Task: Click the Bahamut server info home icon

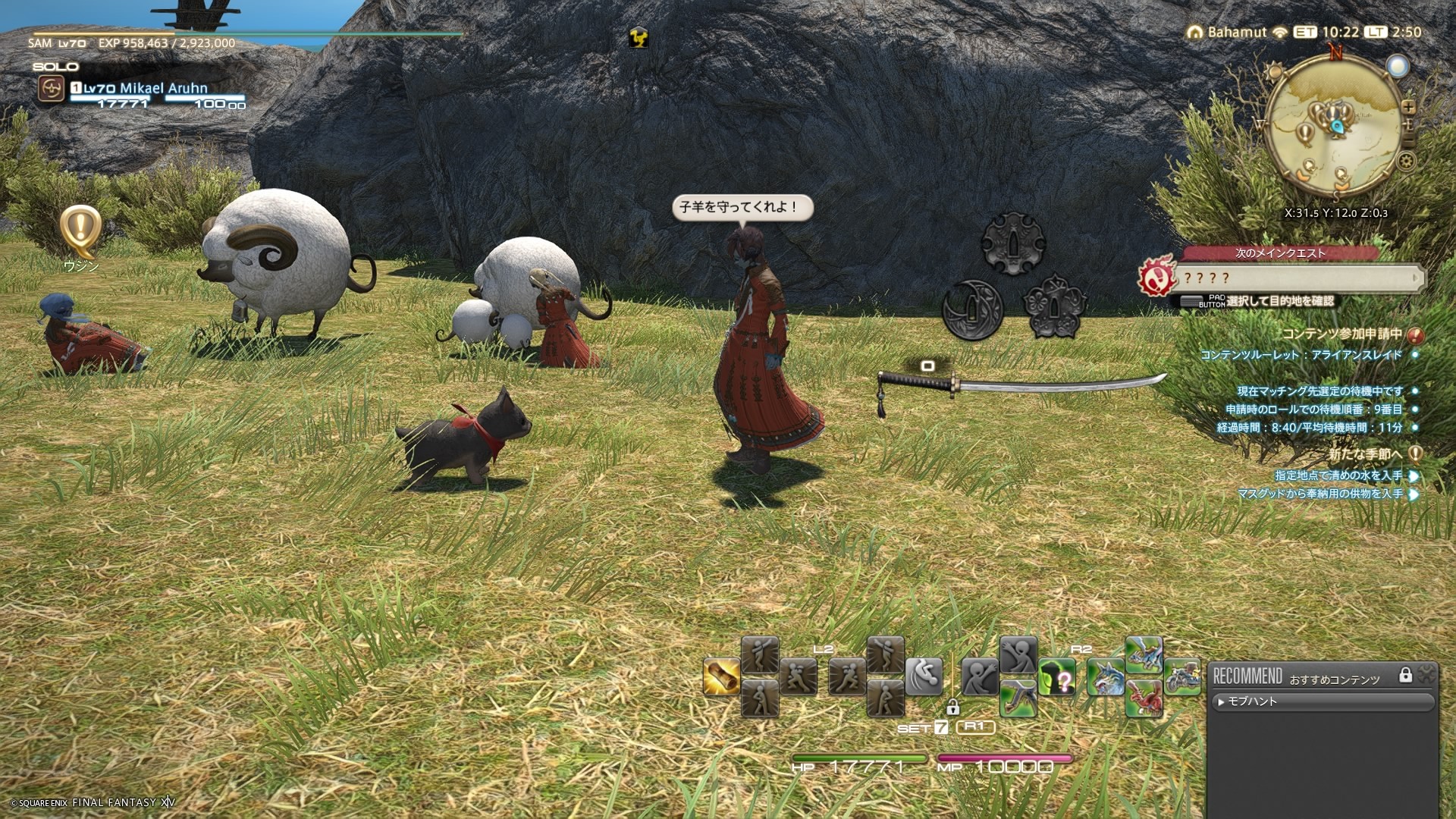Action: [x=1195, y=33]
